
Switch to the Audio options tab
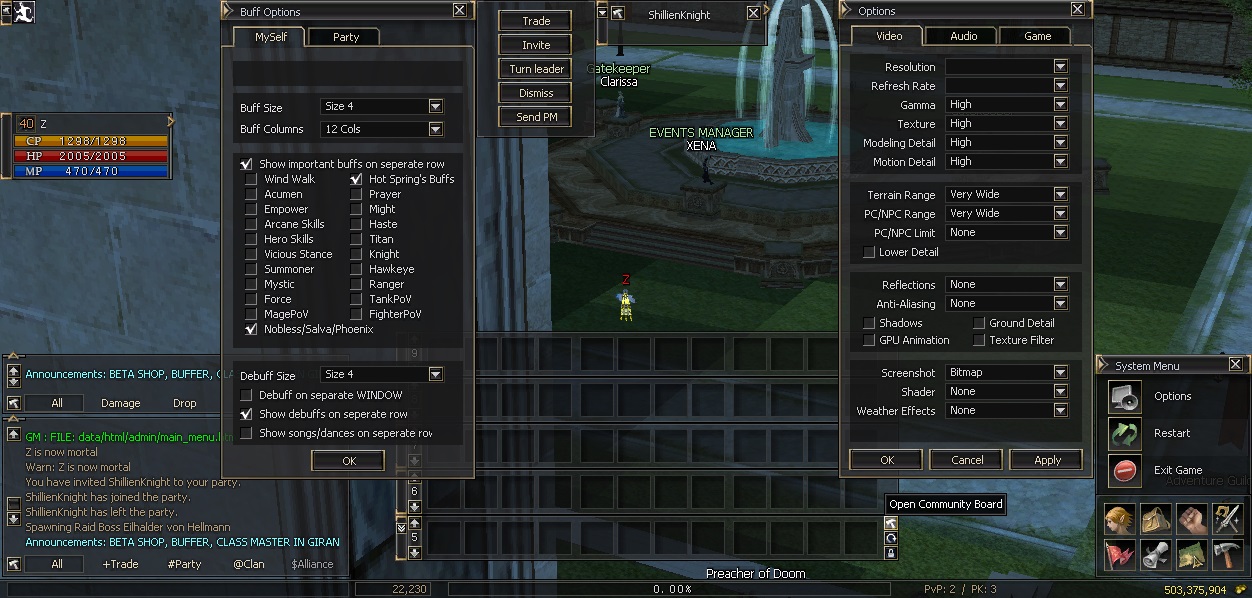coord(963,36)
